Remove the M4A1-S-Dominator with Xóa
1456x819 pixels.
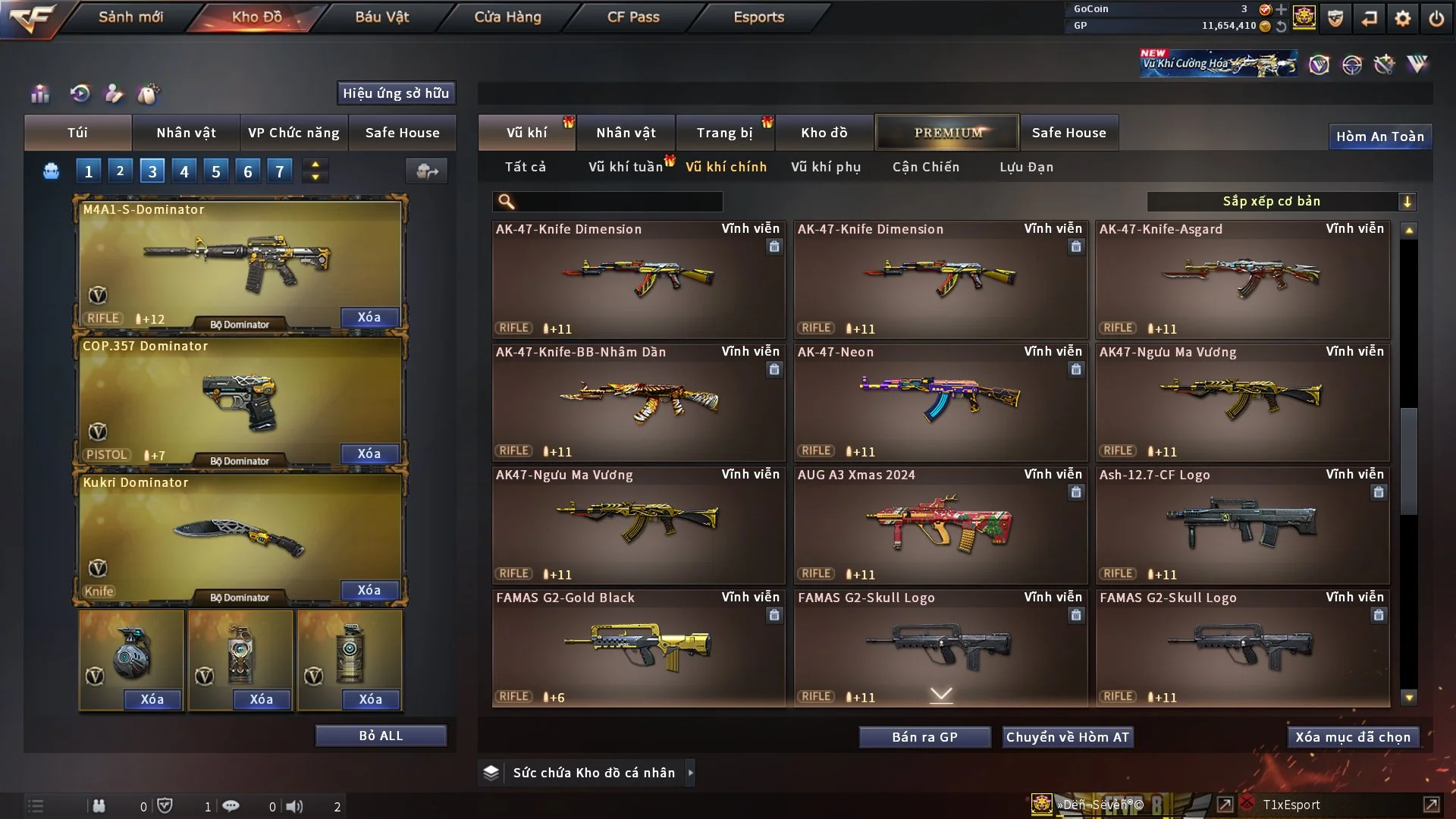(369, 317)
